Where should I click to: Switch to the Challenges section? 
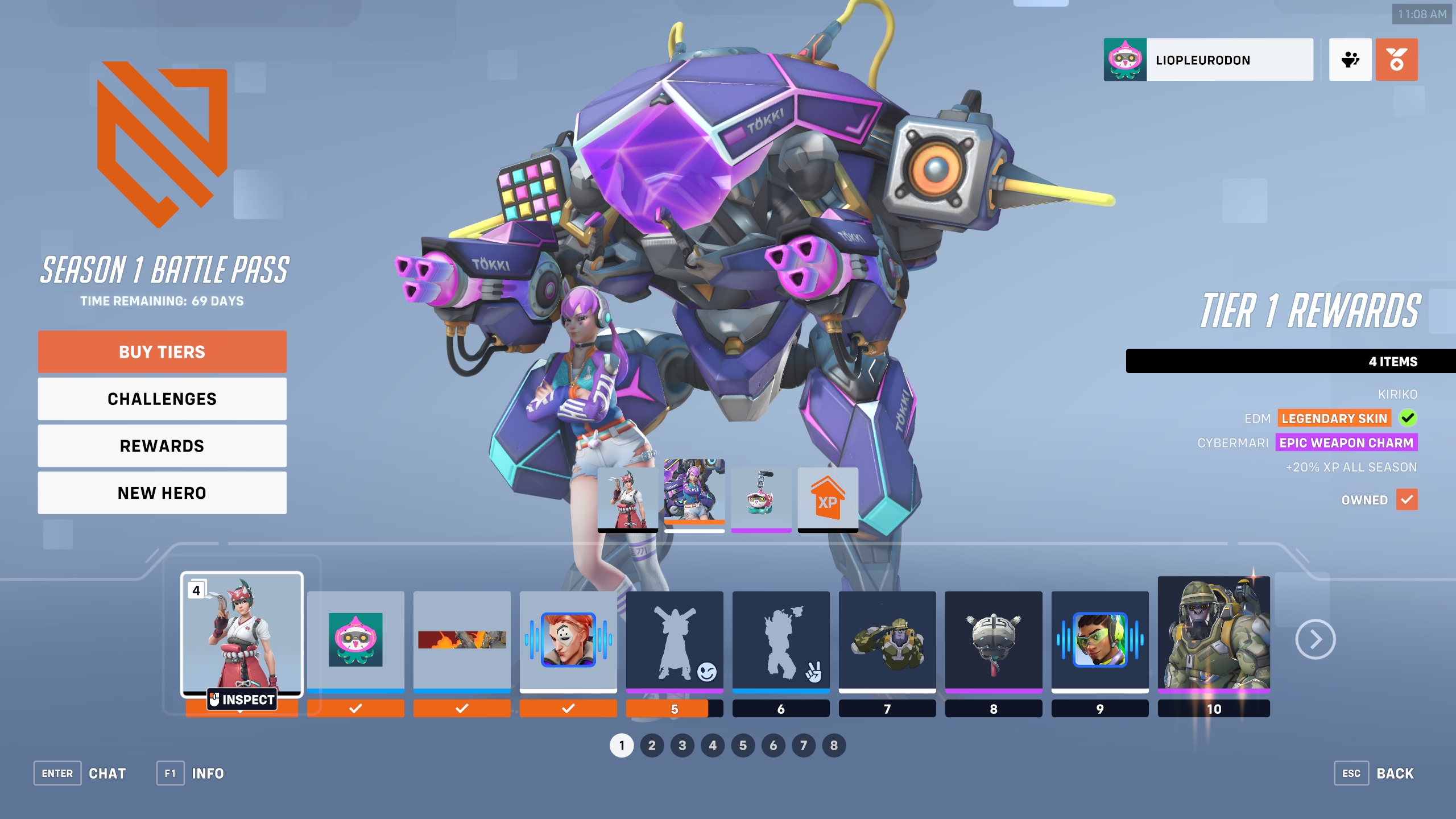(162, 399)
